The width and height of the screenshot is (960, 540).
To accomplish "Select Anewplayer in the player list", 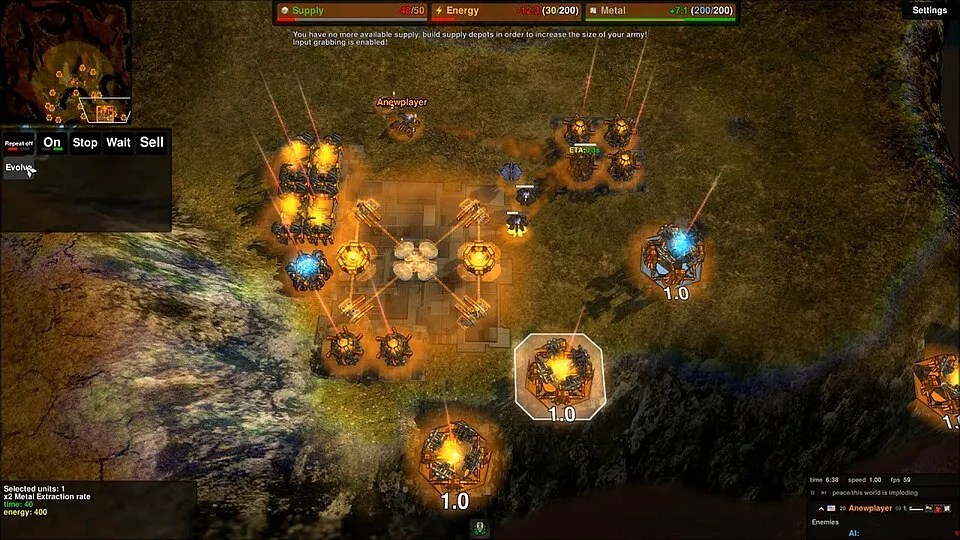I will click(869, 508).
